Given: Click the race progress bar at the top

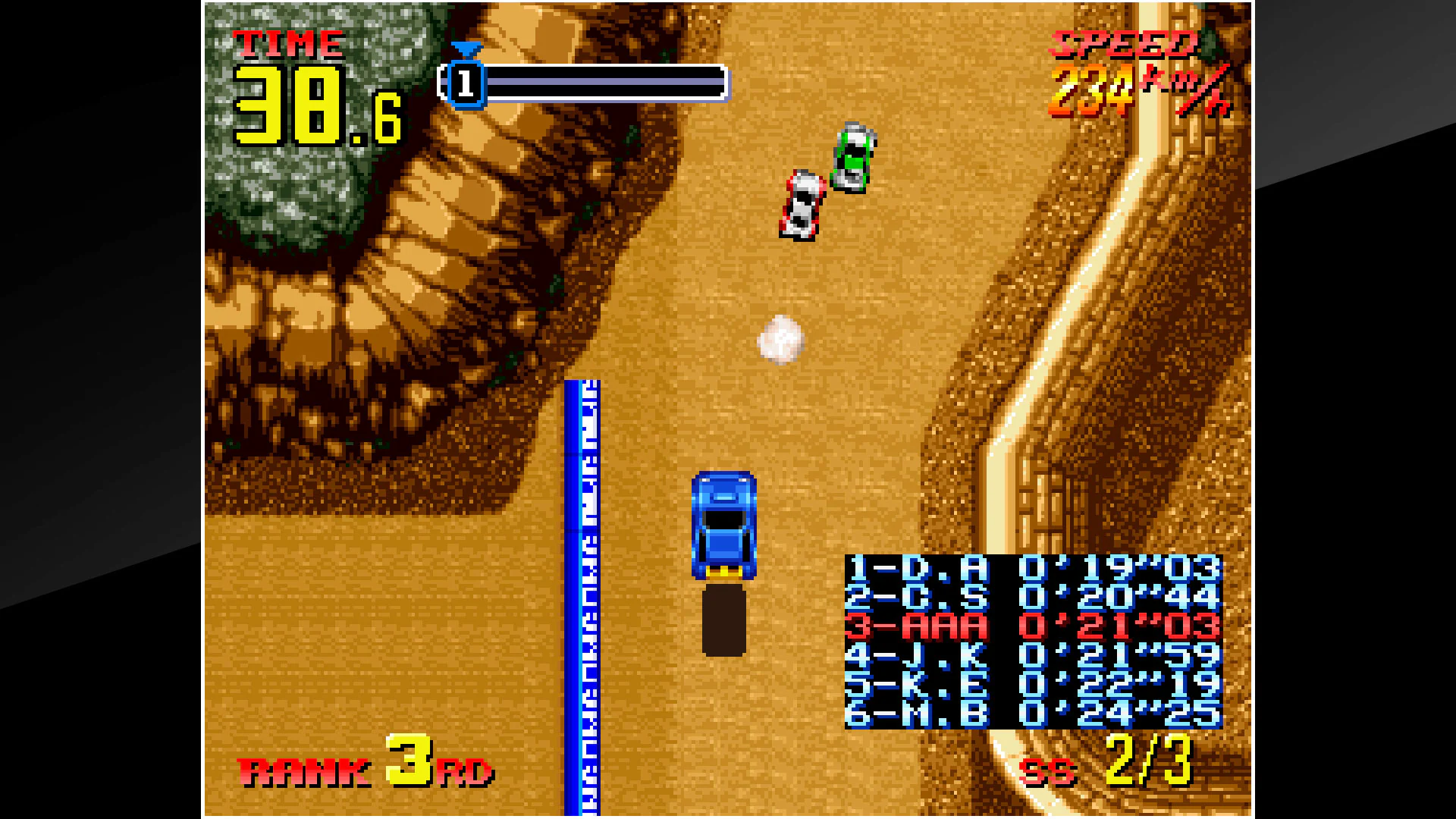Looking at the screenshot, I should coord(599,83).
